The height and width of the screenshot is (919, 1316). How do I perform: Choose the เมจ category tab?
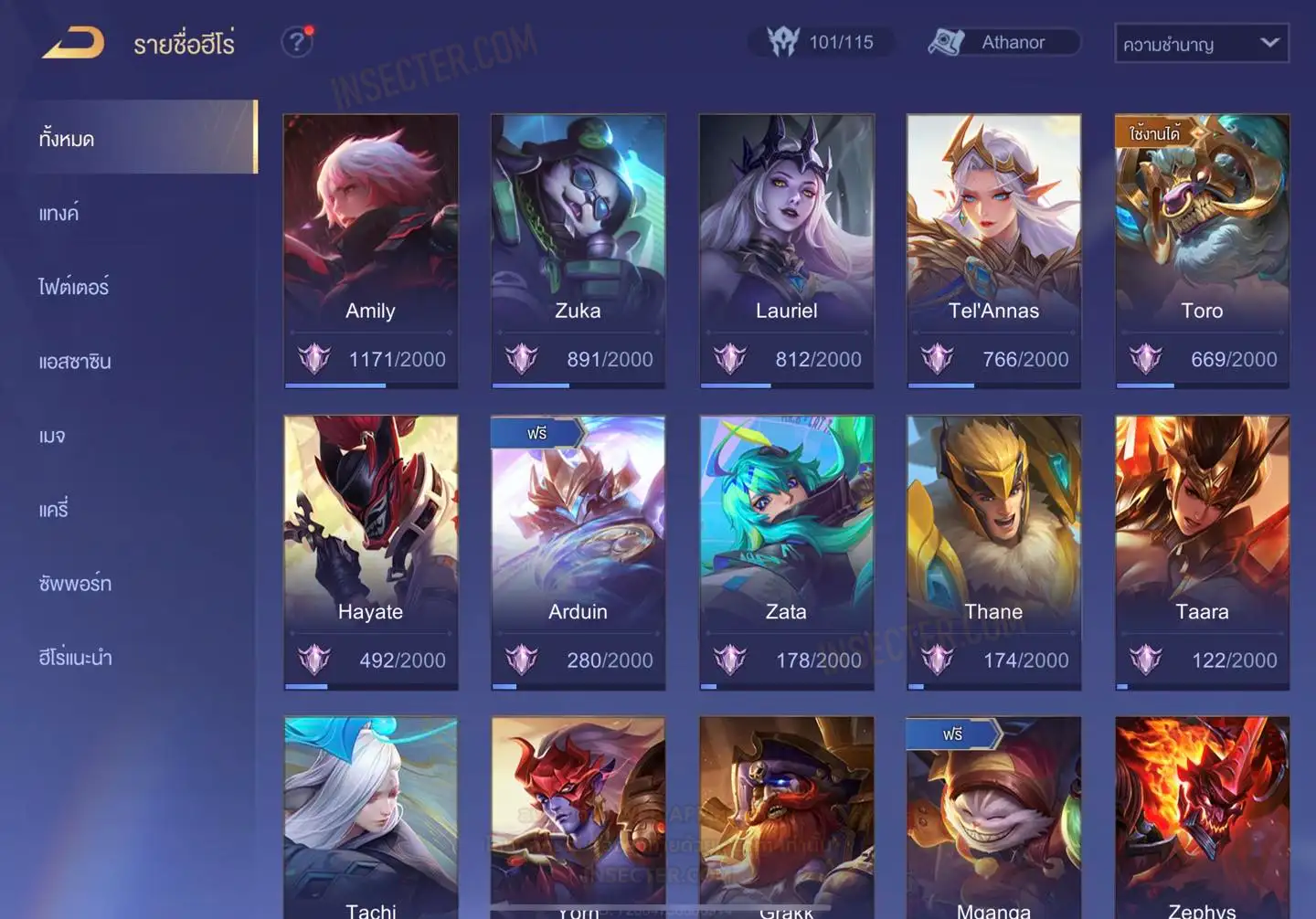pyautogui.click(x=52, y=436)
